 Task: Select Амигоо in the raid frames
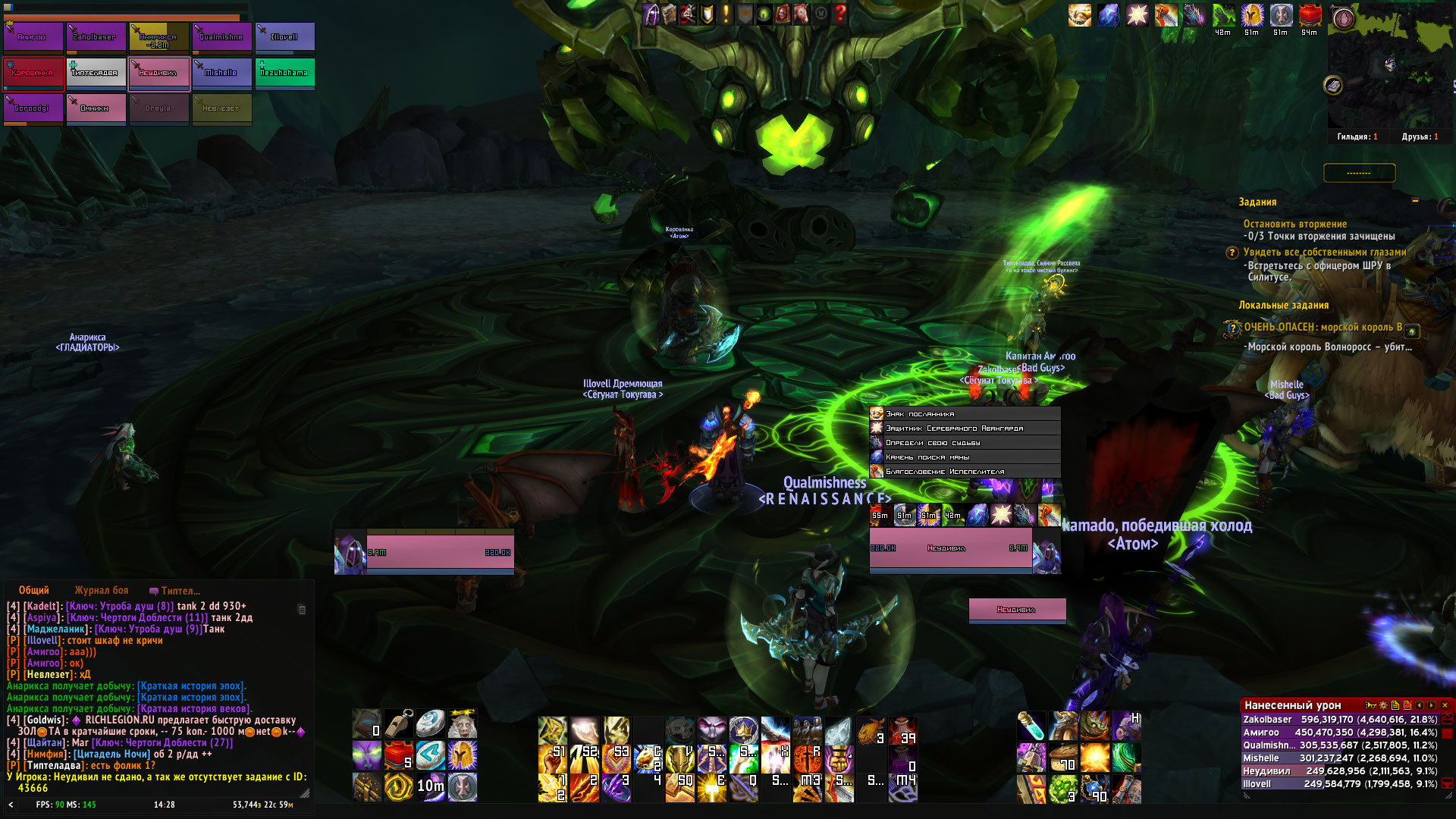[33, 37]
